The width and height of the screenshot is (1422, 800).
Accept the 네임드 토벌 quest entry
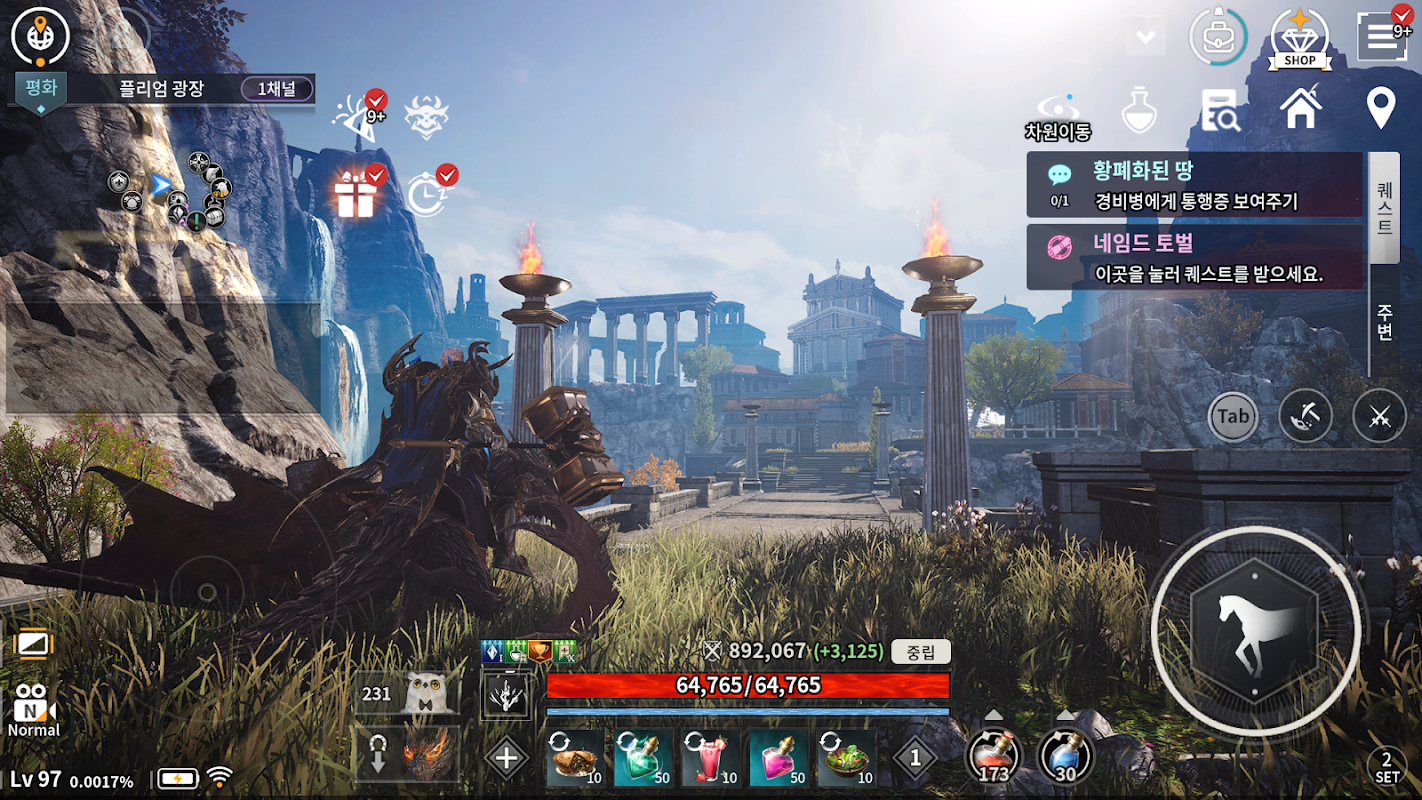1195,257
